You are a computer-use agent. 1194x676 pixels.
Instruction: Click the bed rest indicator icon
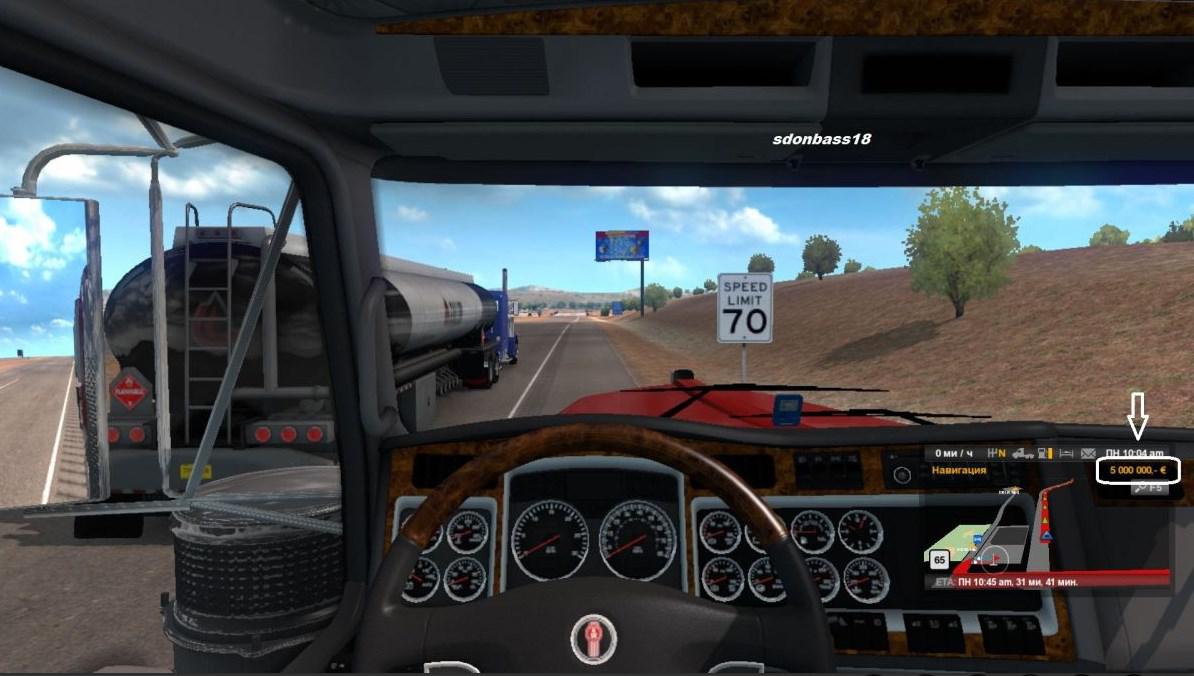click(x=1067, y=453)
